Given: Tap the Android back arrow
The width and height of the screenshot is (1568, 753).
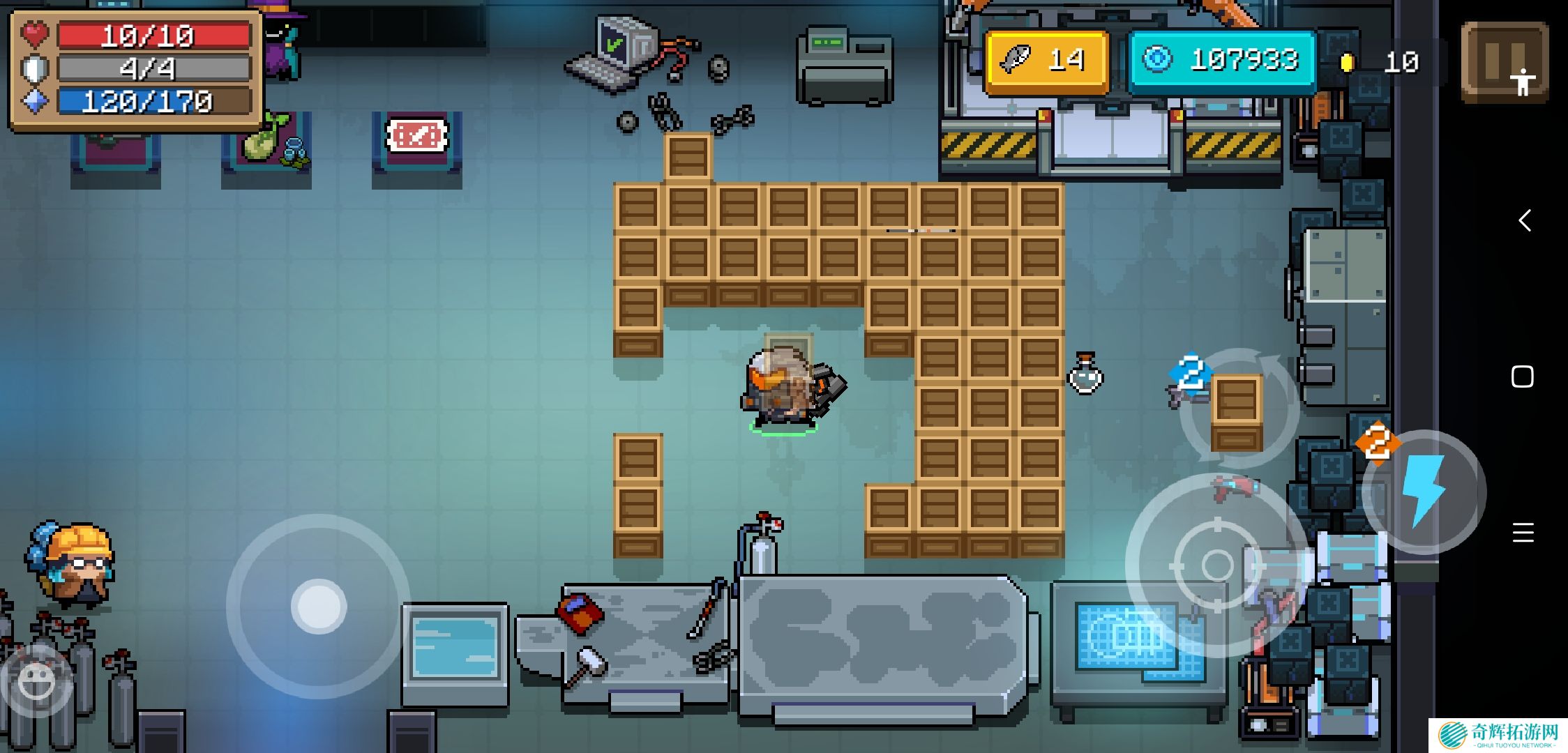Looking at the screenshot, I should [1525, 221].
